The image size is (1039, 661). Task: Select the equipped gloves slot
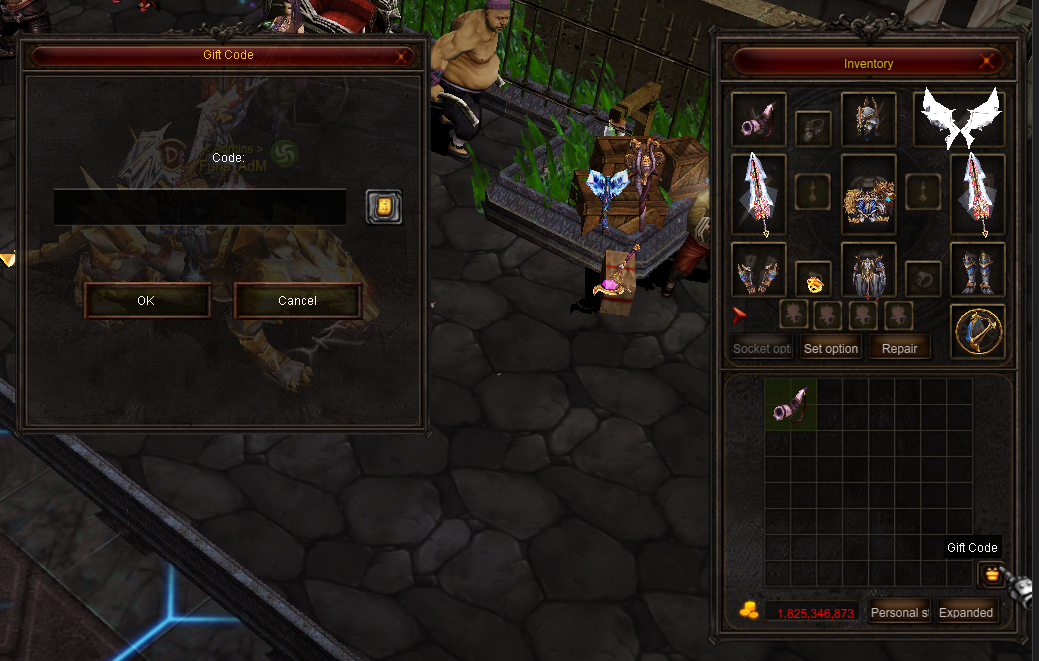[758, 269]
